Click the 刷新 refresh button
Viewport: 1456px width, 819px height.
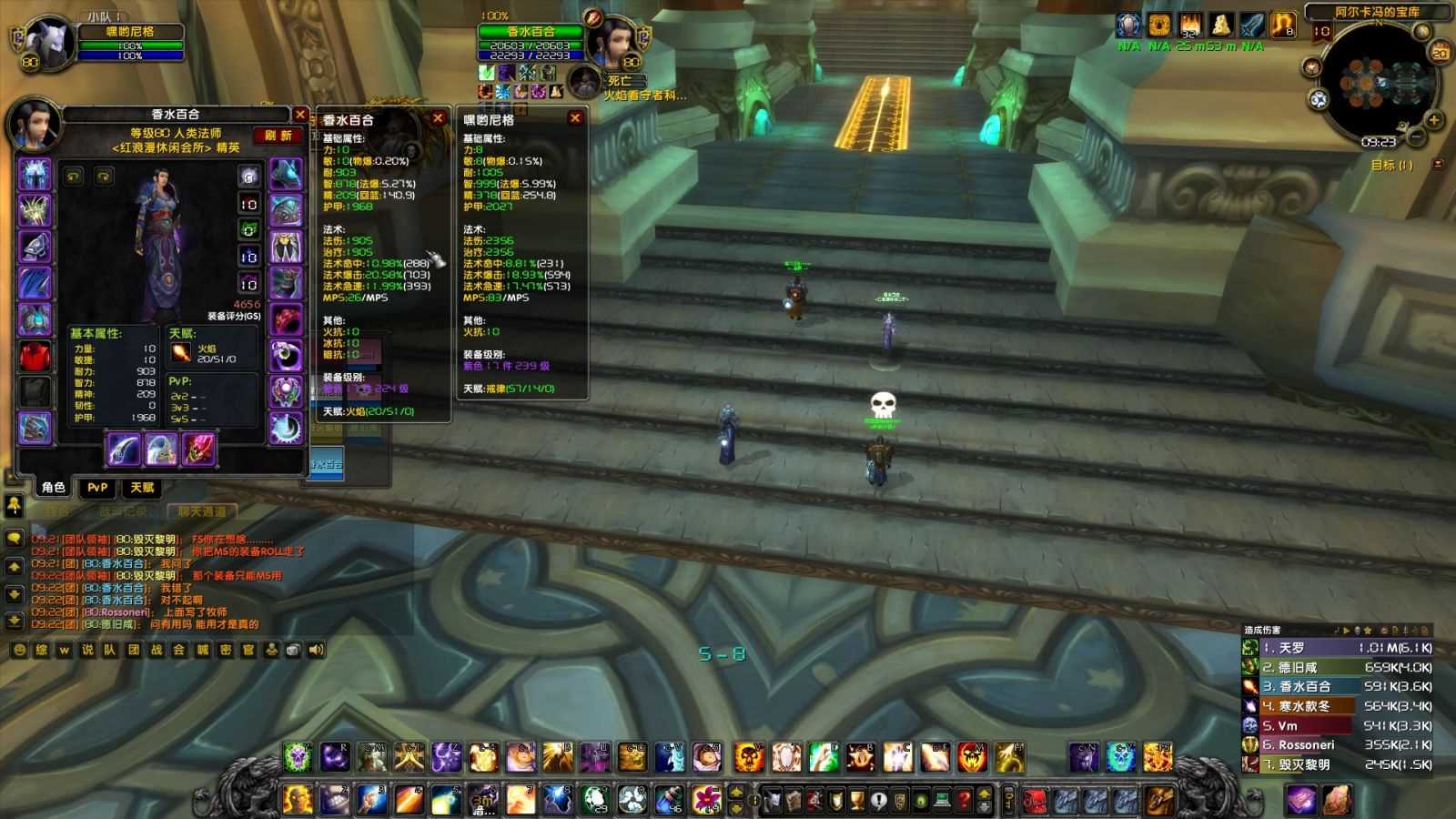coord(278,136)
